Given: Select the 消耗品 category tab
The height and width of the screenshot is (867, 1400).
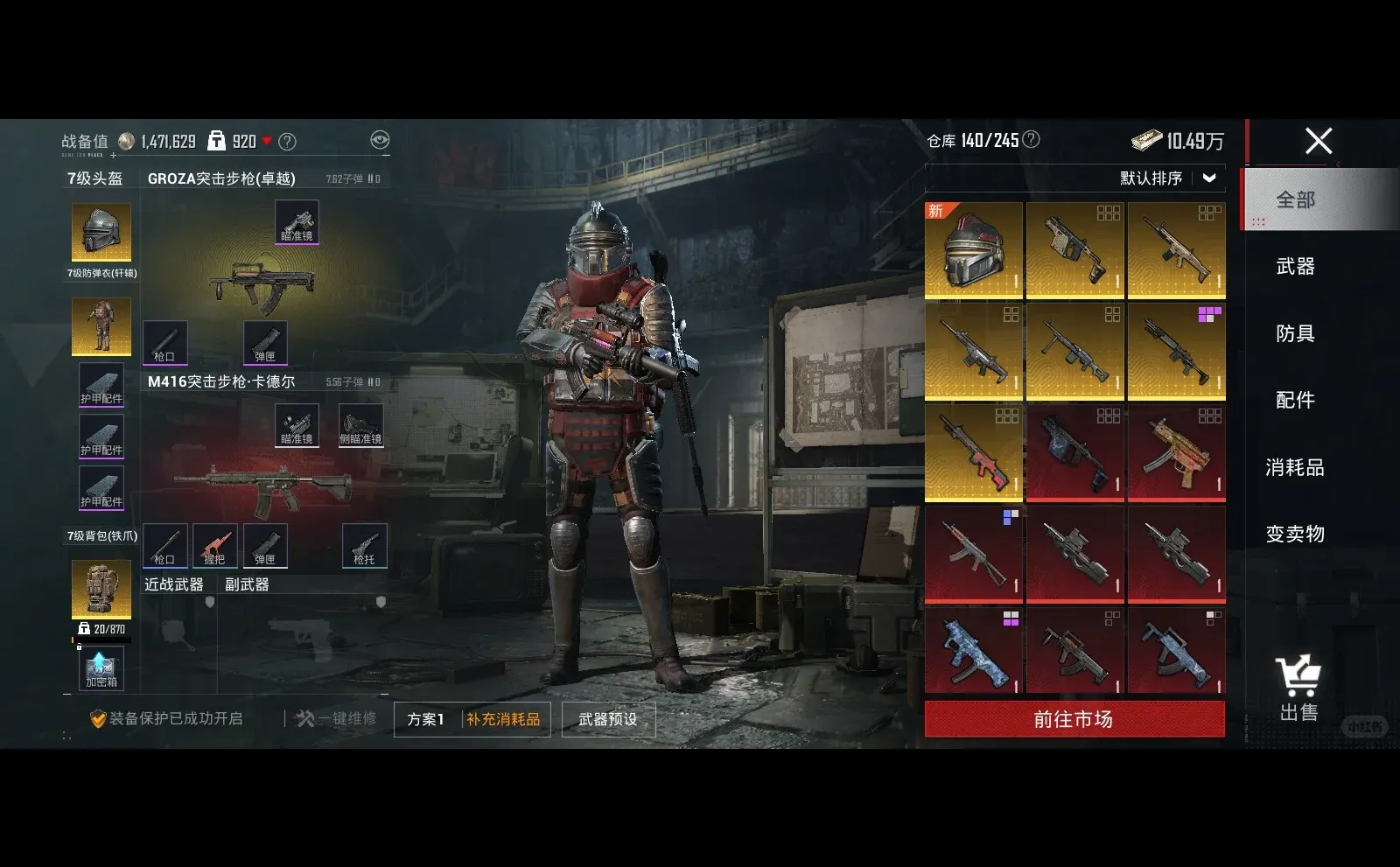Looking at the screenshot, I should point(1295,467).
